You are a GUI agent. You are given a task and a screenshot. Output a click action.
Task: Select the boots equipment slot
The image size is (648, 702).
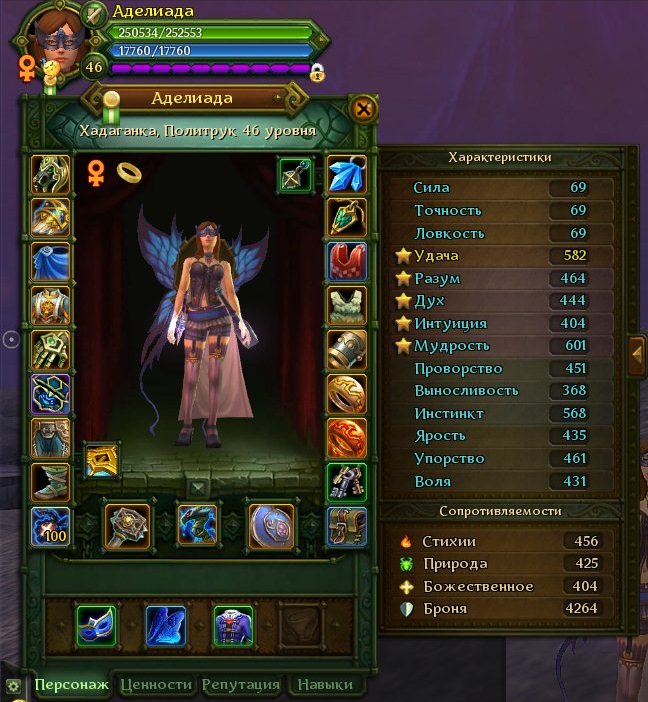pyautogui.click(x=50, y=481)
